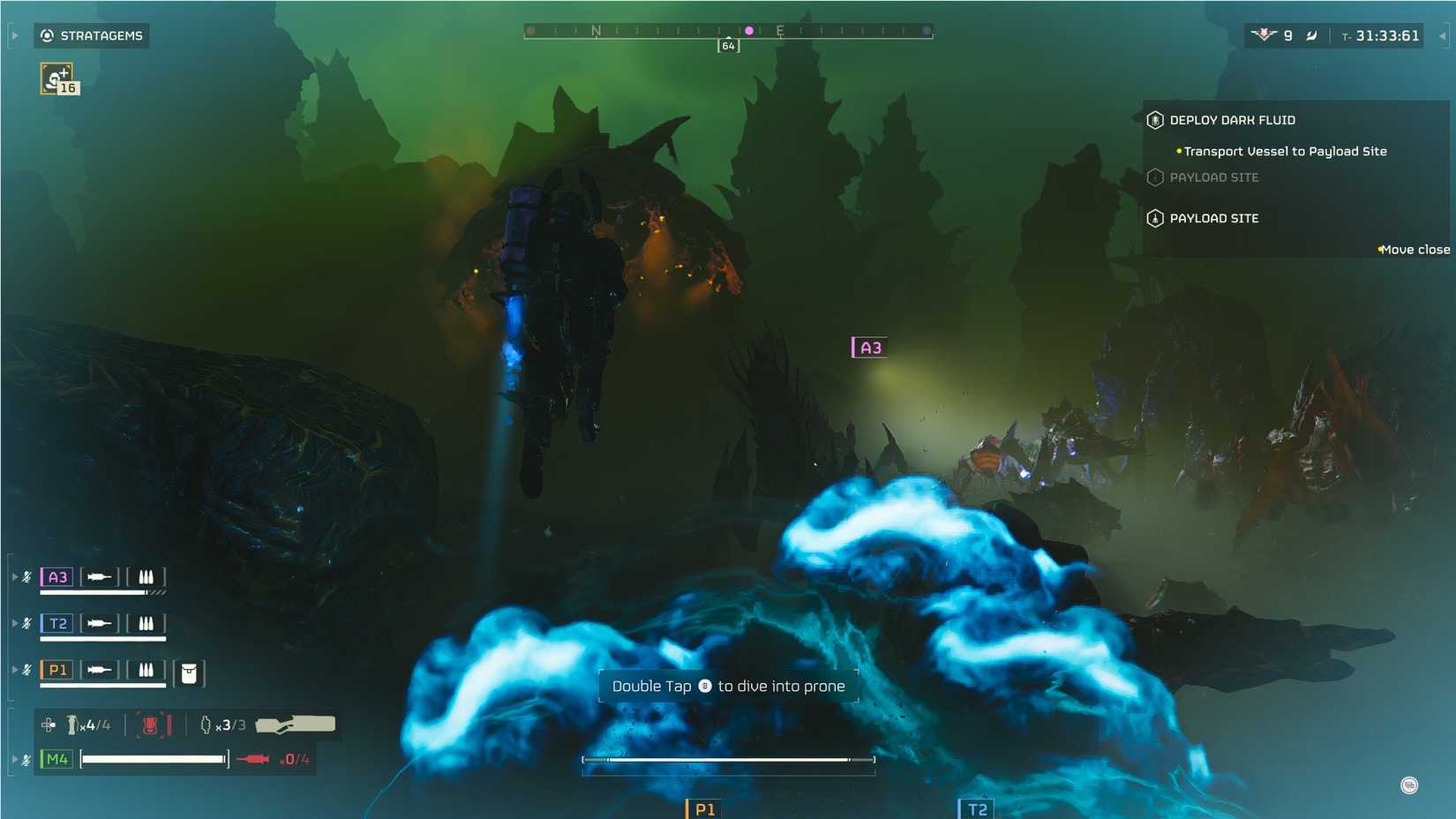Click the syringe icon next to teammate A3
Viewport: 1456px width, 819px height.
pos(99,576)
